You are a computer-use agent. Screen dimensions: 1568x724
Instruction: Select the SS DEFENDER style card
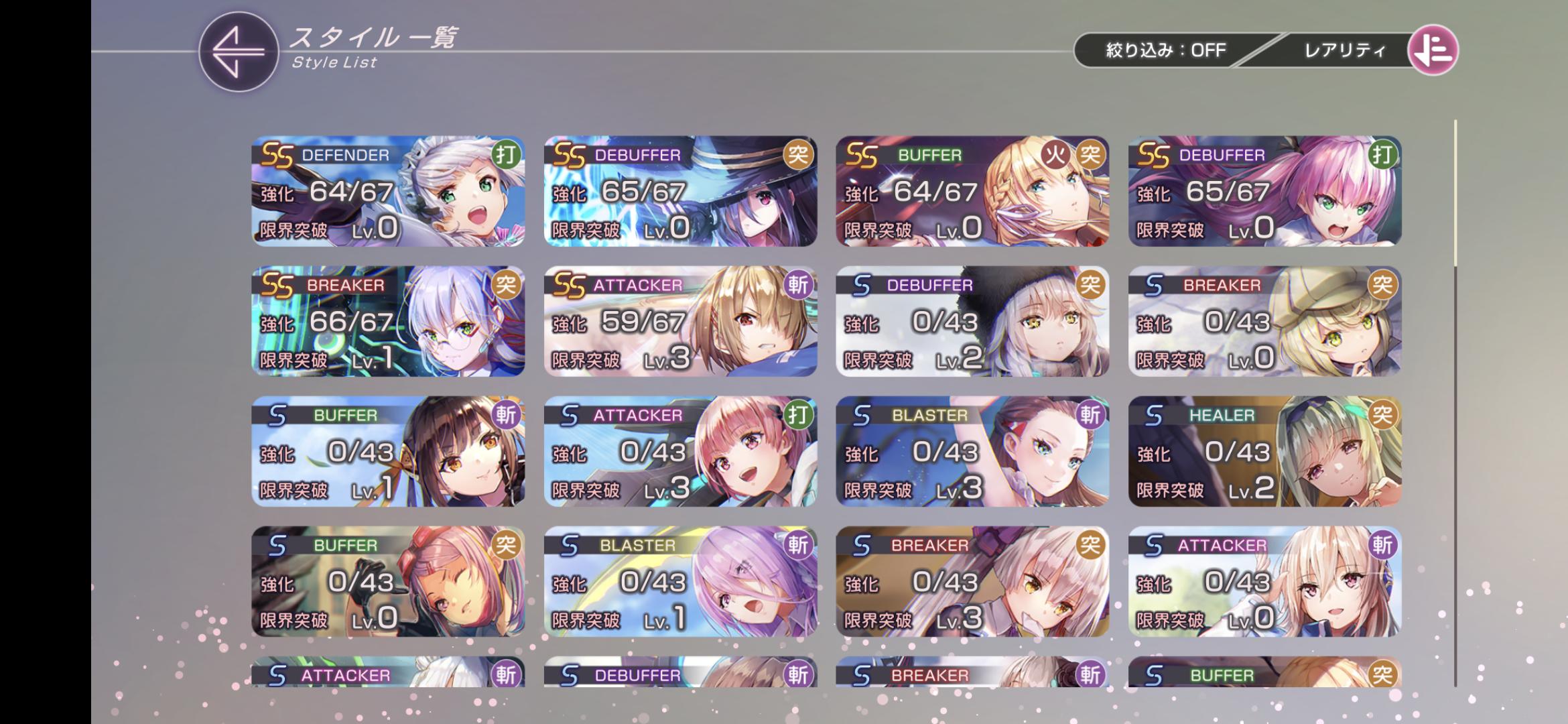coord(388,191)
